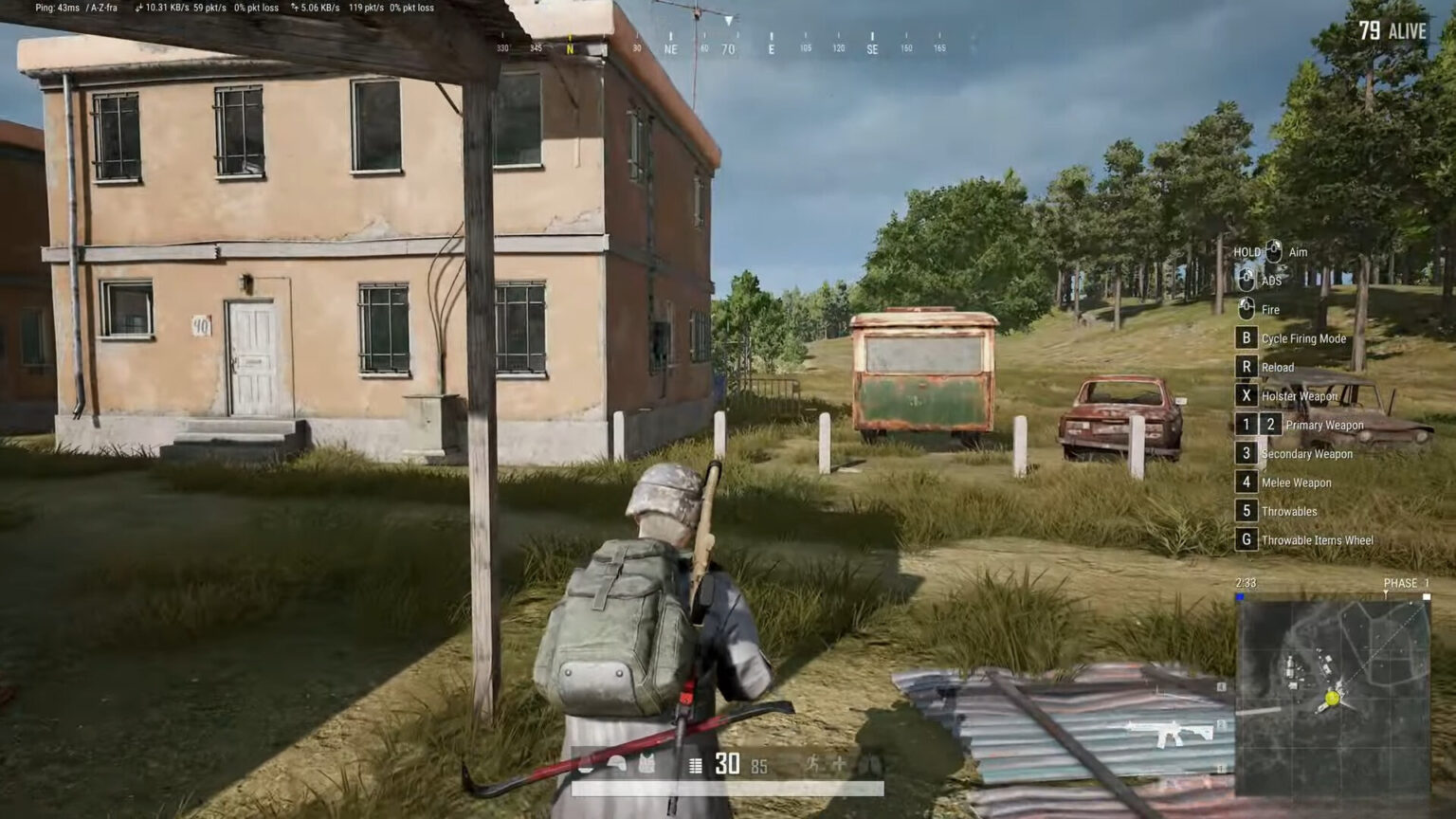Click the Reload keybind entry
This screenshot has width=1456, height=819.
pyautogui.click(x=1278, y=367)
